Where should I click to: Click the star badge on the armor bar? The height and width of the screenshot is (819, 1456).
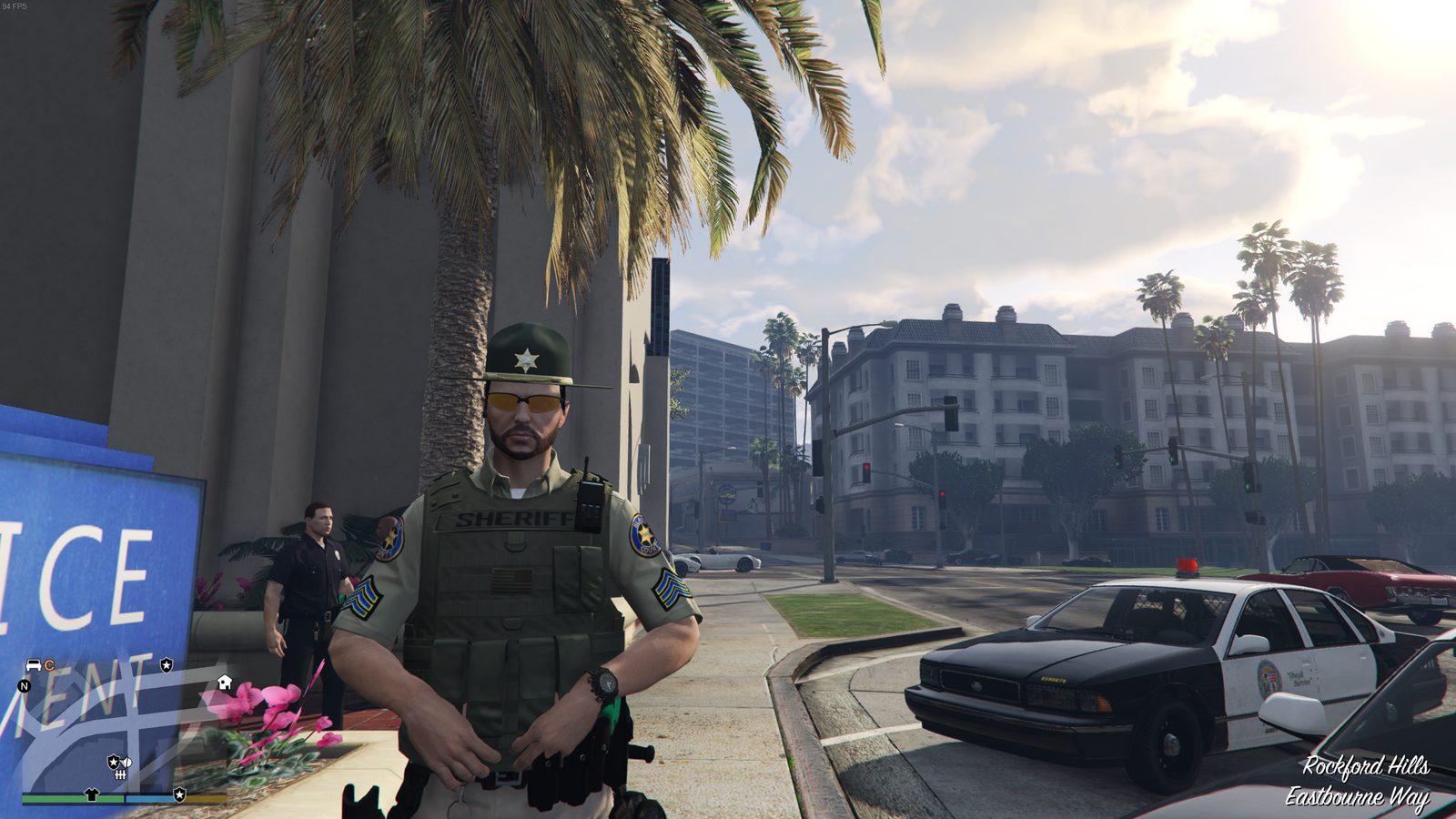(x=179, y=795)
